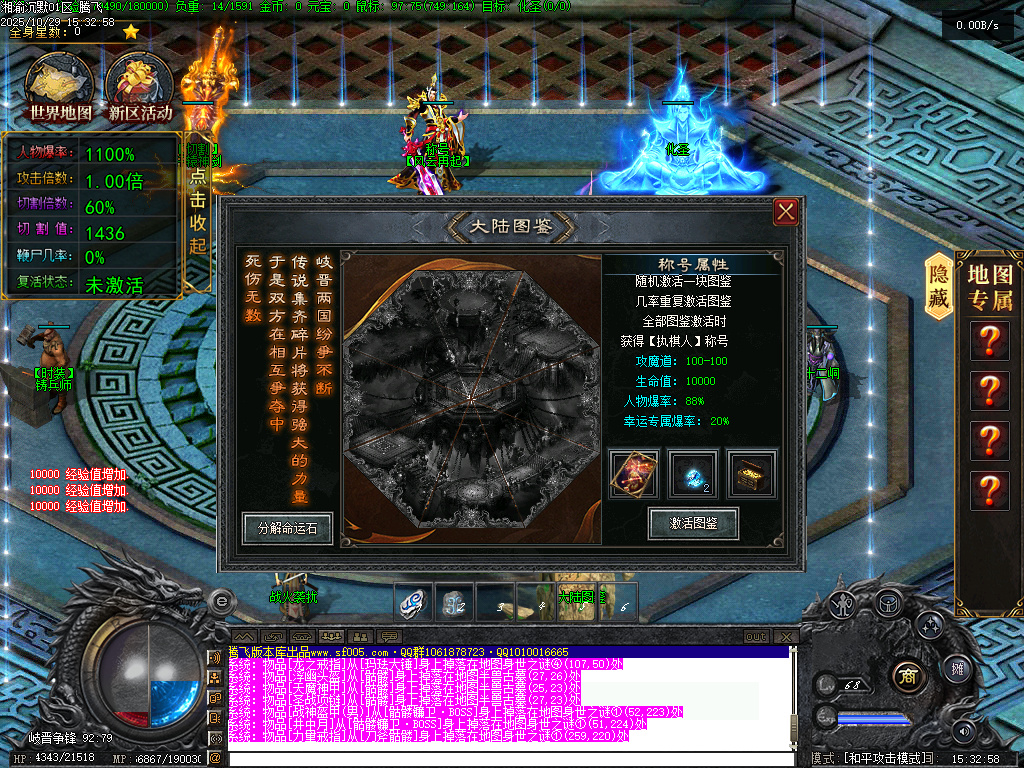Open the 世界地图 world map
The height and width of the screenshot is (768, 1024).
[60, 88]
